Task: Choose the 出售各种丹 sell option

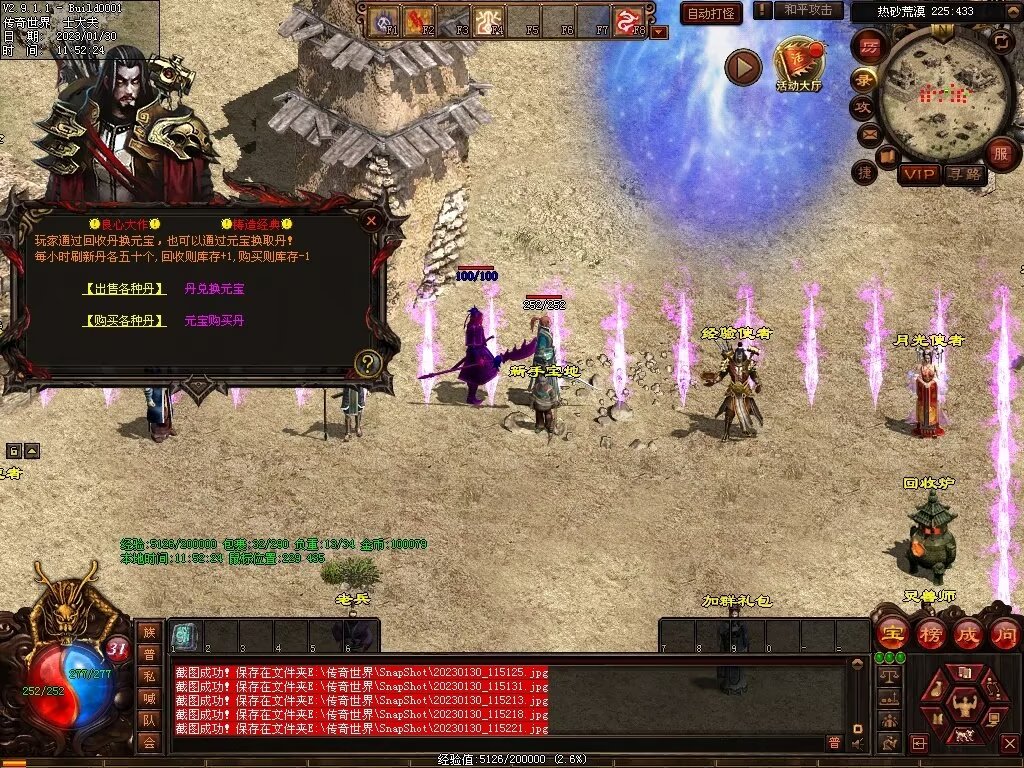Action: pos(124,289)
